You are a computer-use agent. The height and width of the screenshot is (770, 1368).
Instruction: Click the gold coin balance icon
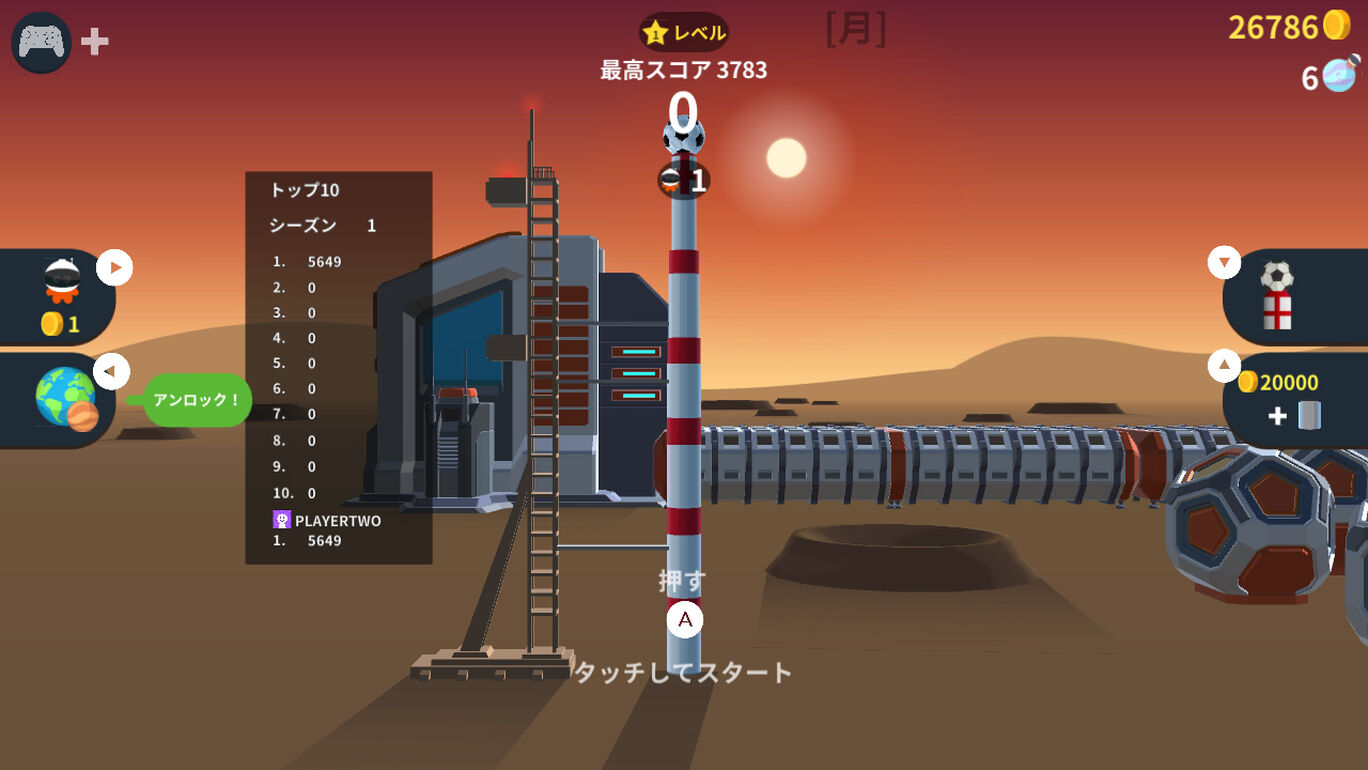[x=1337, y=25]
